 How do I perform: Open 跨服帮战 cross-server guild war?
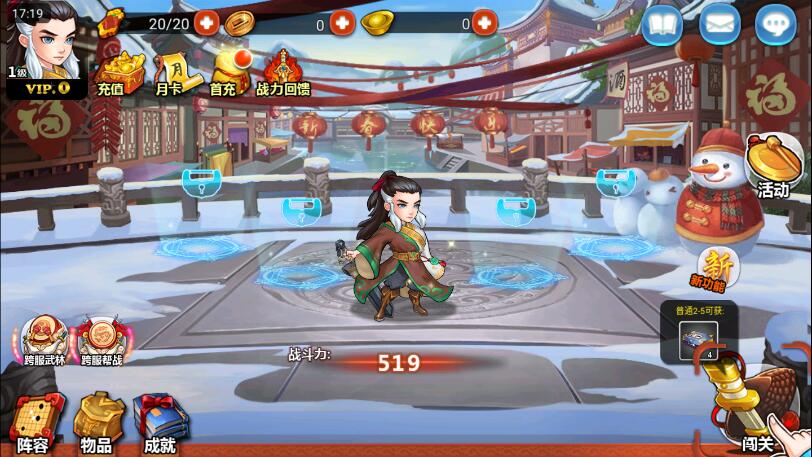click(x=99, y=342)
